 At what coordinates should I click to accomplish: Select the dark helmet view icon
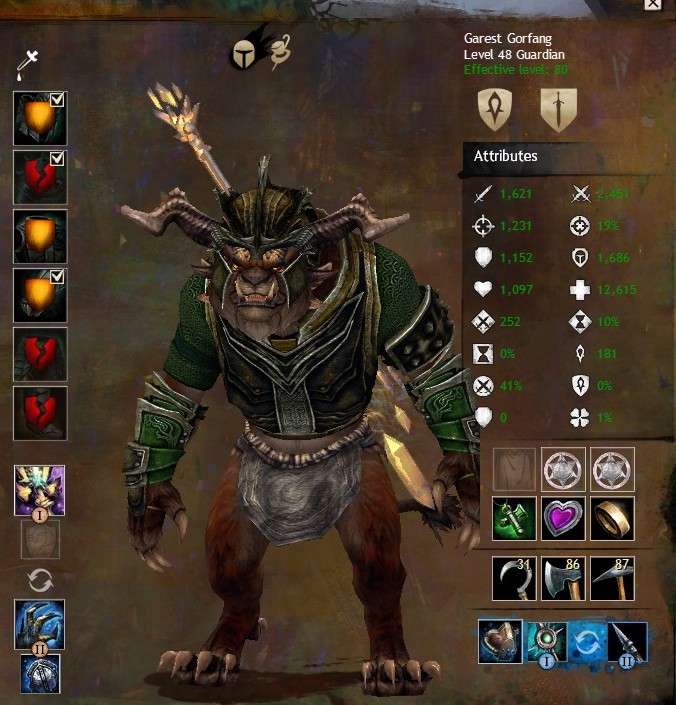click(245, 53)
